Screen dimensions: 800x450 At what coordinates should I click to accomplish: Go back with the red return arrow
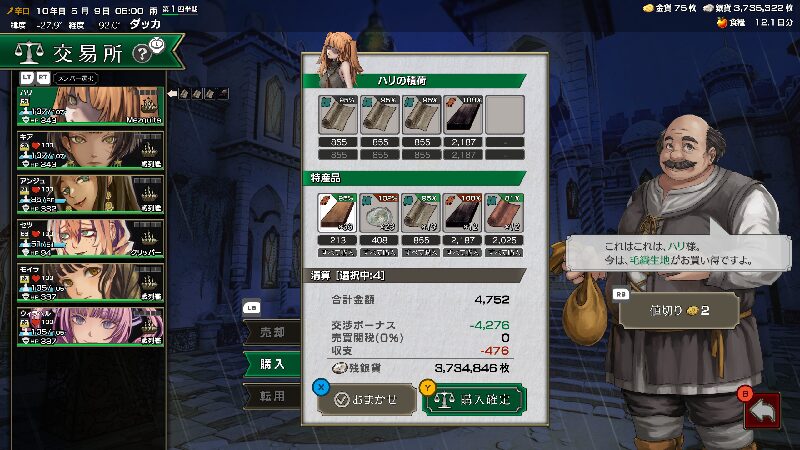(x=762, y=408)
